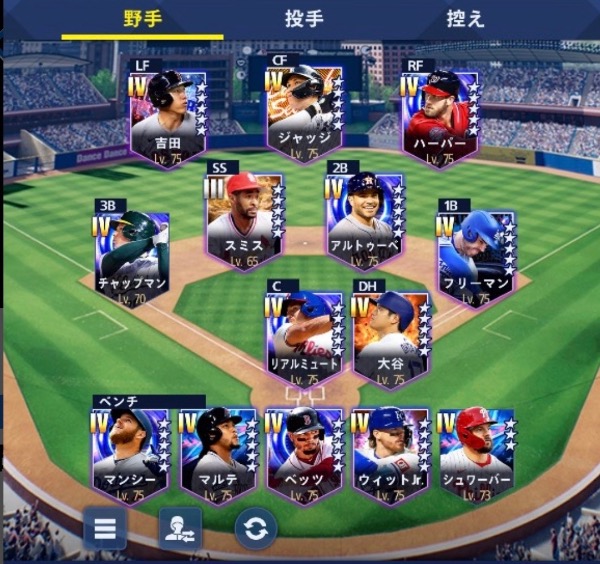Open the hamburger list menu button

[105, 528]
